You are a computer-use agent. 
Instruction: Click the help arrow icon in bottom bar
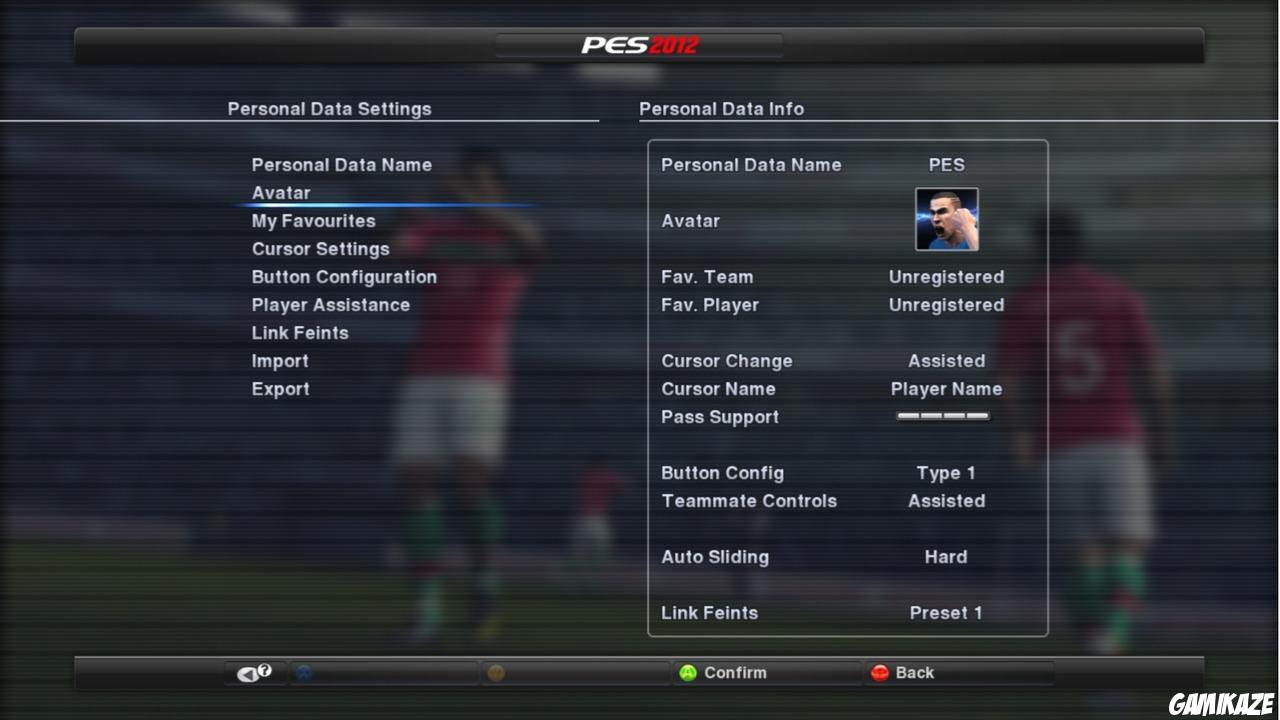click(253, 672)
